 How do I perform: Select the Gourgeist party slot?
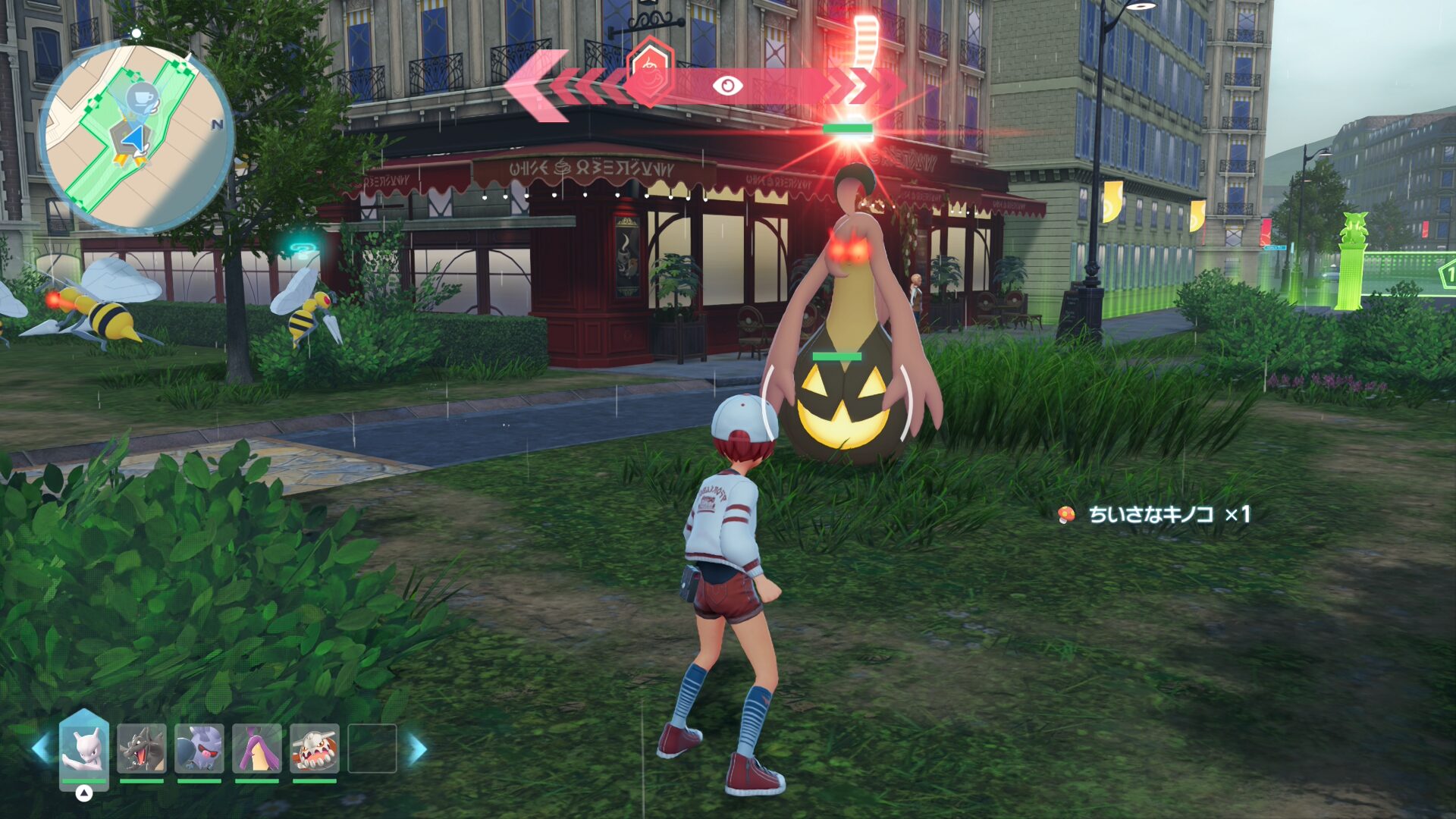(x=257, y=748)
